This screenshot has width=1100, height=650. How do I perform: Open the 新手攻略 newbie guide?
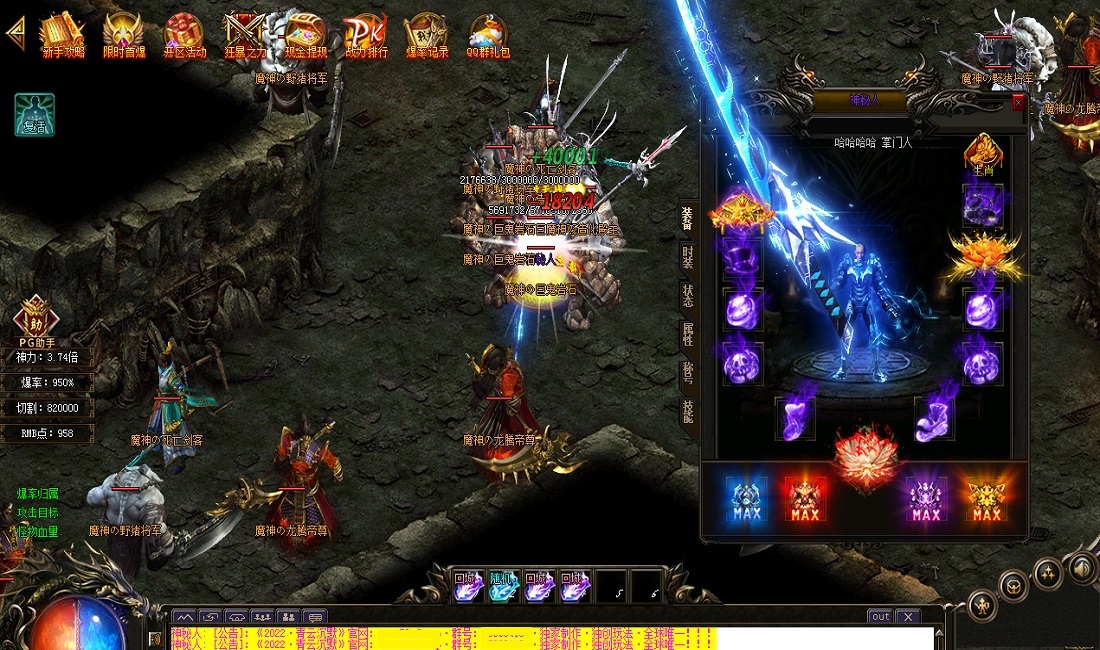coord(63,35)
